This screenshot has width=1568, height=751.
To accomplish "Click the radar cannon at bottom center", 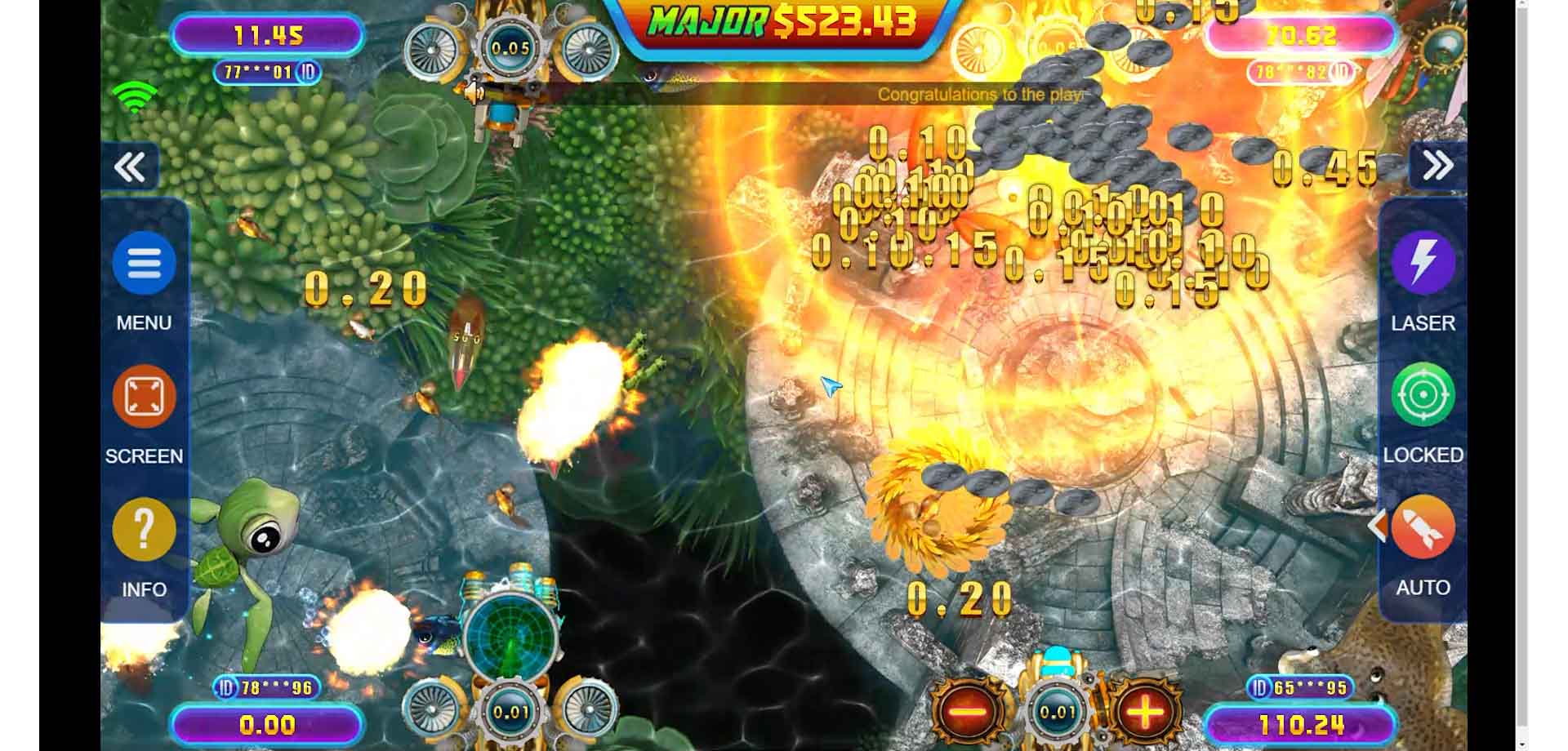I will point(510,653).
